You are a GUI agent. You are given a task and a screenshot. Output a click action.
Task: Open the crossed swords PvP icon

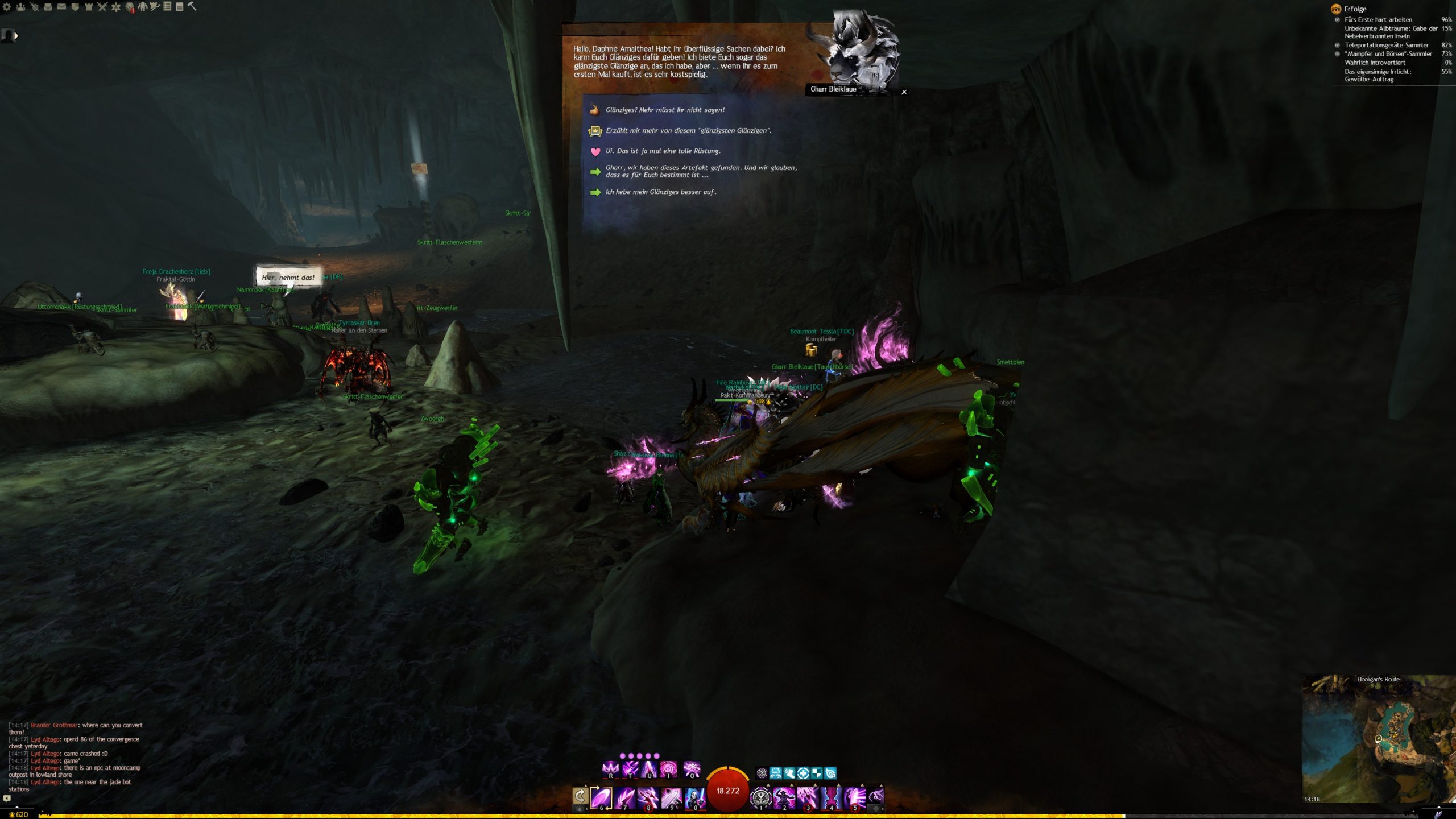pyautogui.click(x=102, y=7)
